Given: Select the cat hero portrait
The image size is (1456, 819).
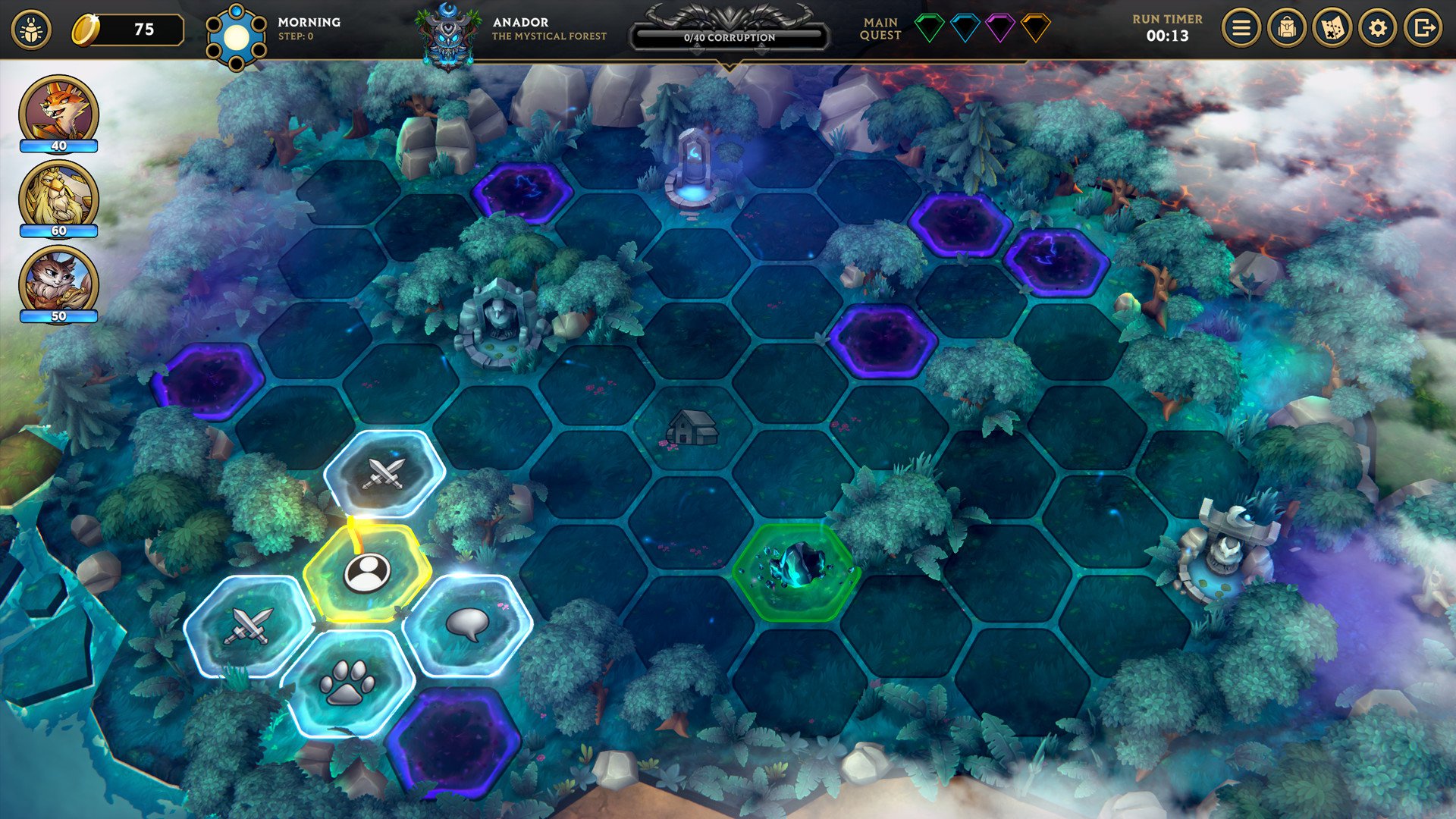Looking at the screenshot, I should (x=58, y=282).
